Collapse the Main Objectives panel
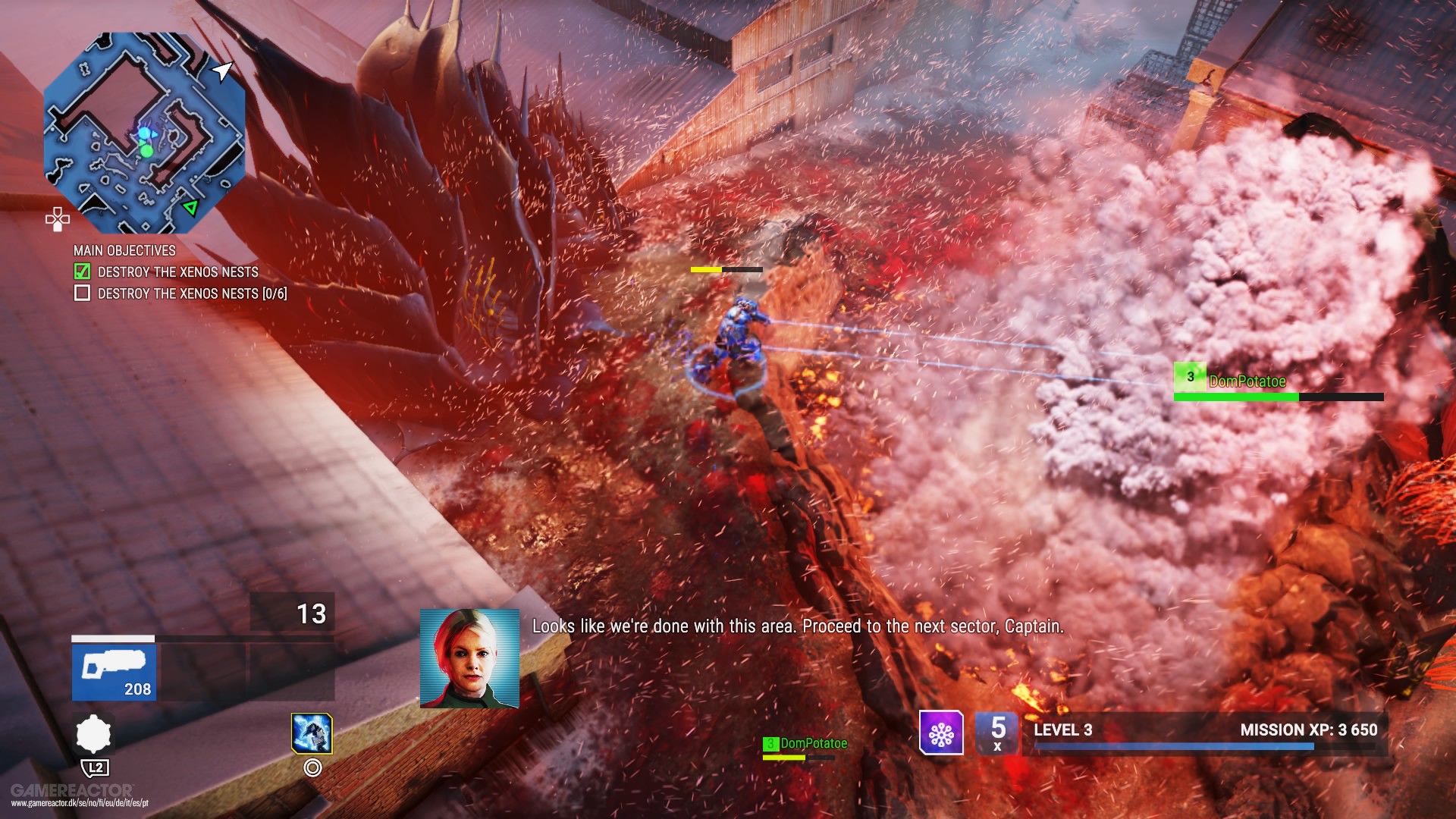Viewport: 1456px width, 819px height. tap(124, 250)
